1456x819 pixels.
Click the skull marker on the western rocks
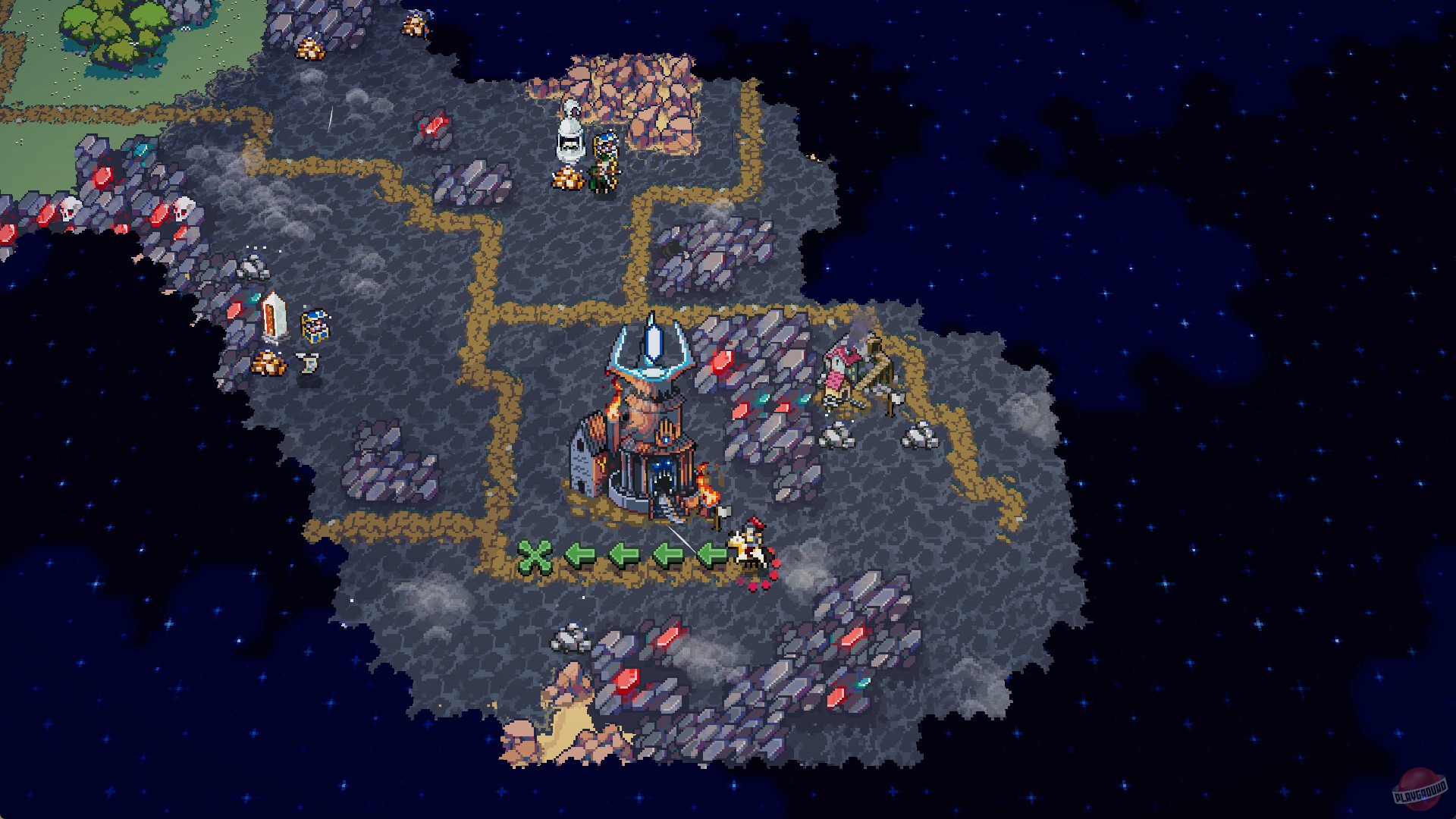72,209
